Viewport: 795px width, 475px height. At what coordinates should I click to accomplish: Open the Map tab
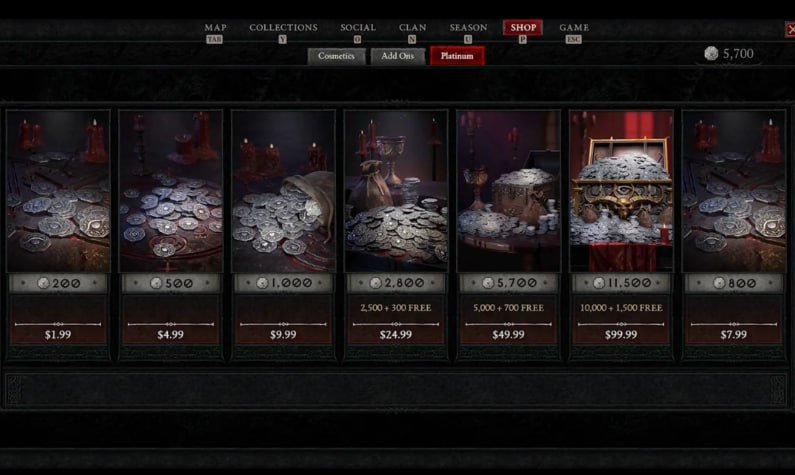tap(215, 28)
